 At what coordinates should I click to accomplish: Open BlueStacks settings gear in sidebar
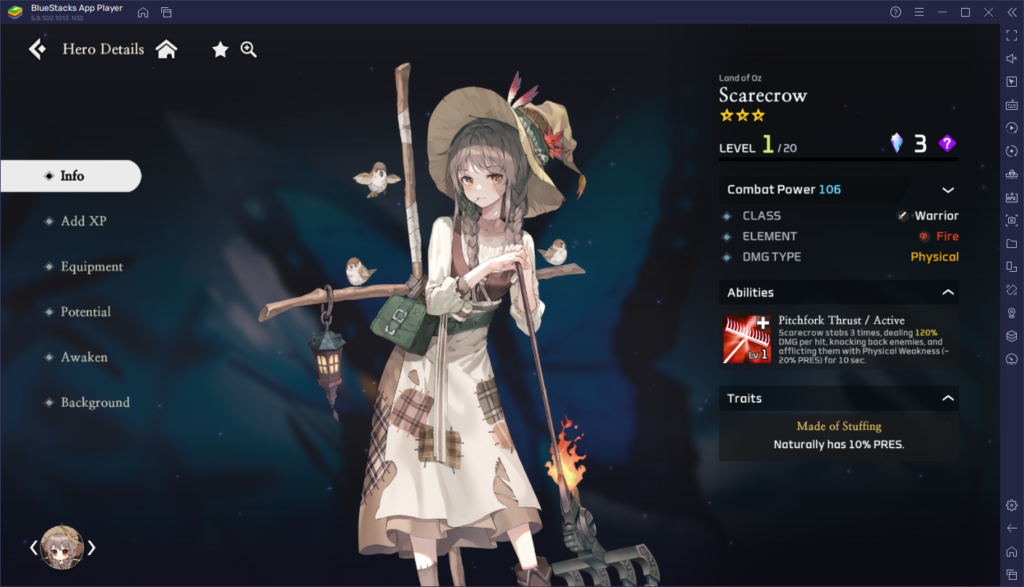(x=1011, y=505)
